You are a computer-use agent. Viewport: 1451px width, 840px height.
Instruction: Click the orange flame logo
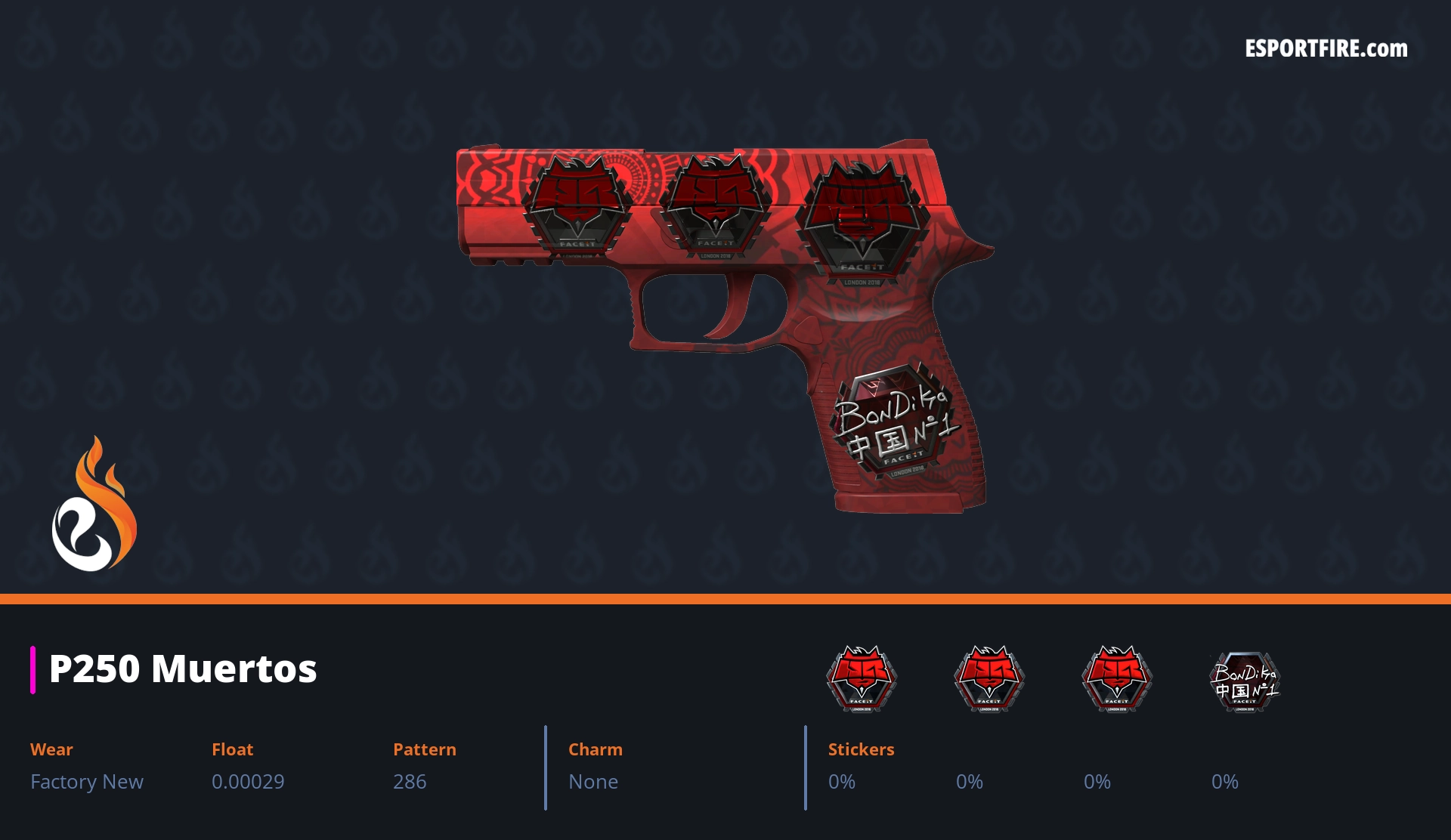tap(94, 505)
